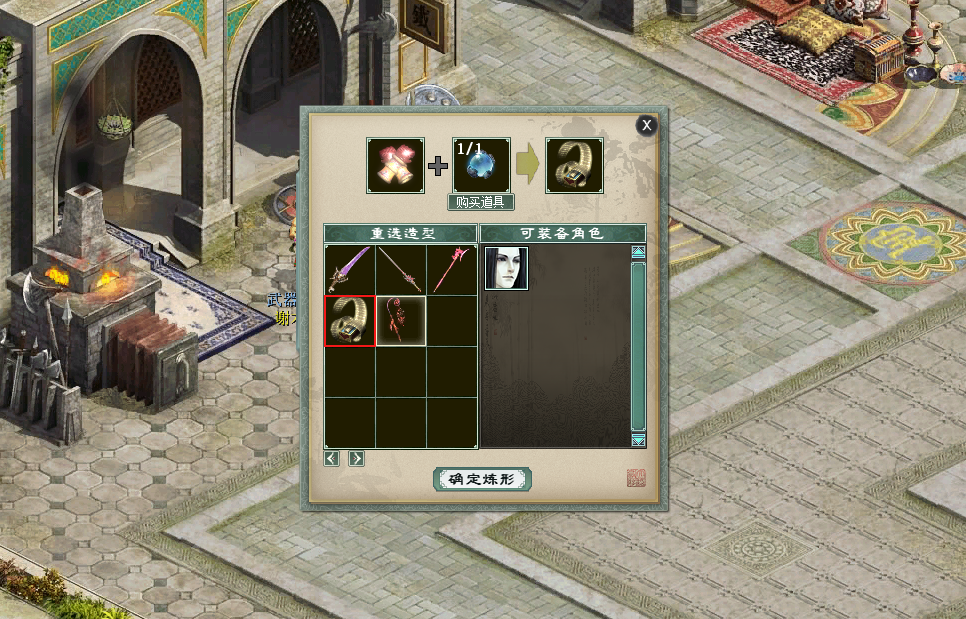Screen dimensions: 966x619
Task: Click the character list scroll-up arrow
Action: (x=638, y=253)
